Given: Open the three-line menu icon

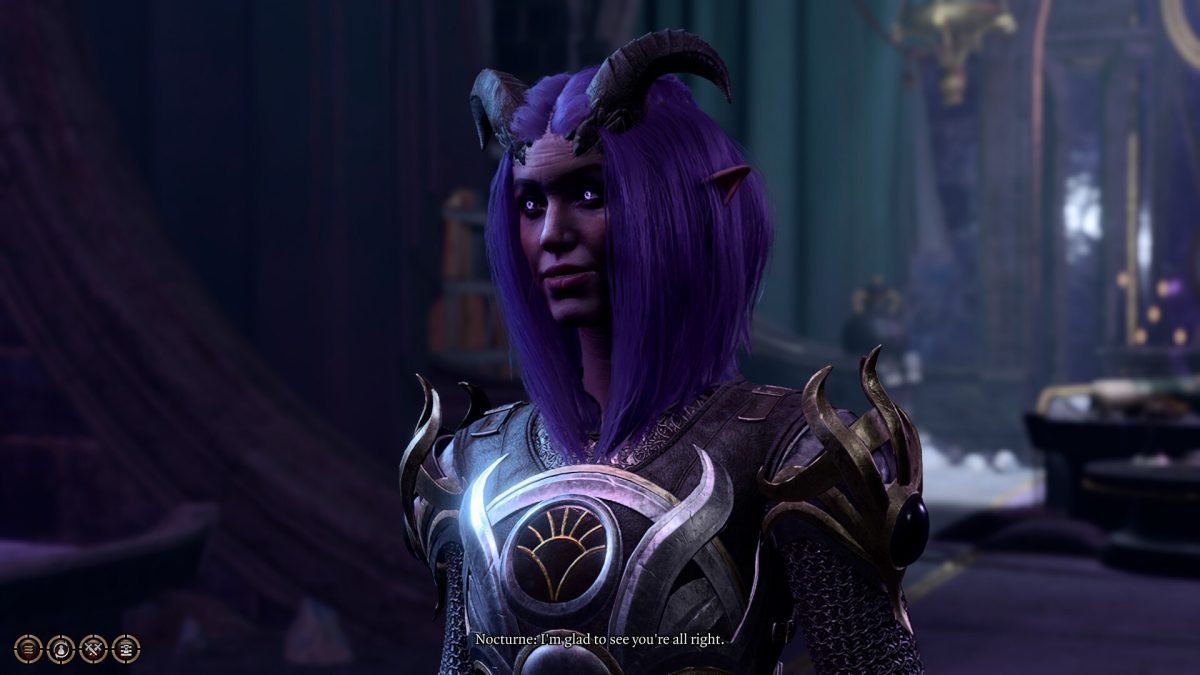Looking at the screenshot, I should (28, 649).
